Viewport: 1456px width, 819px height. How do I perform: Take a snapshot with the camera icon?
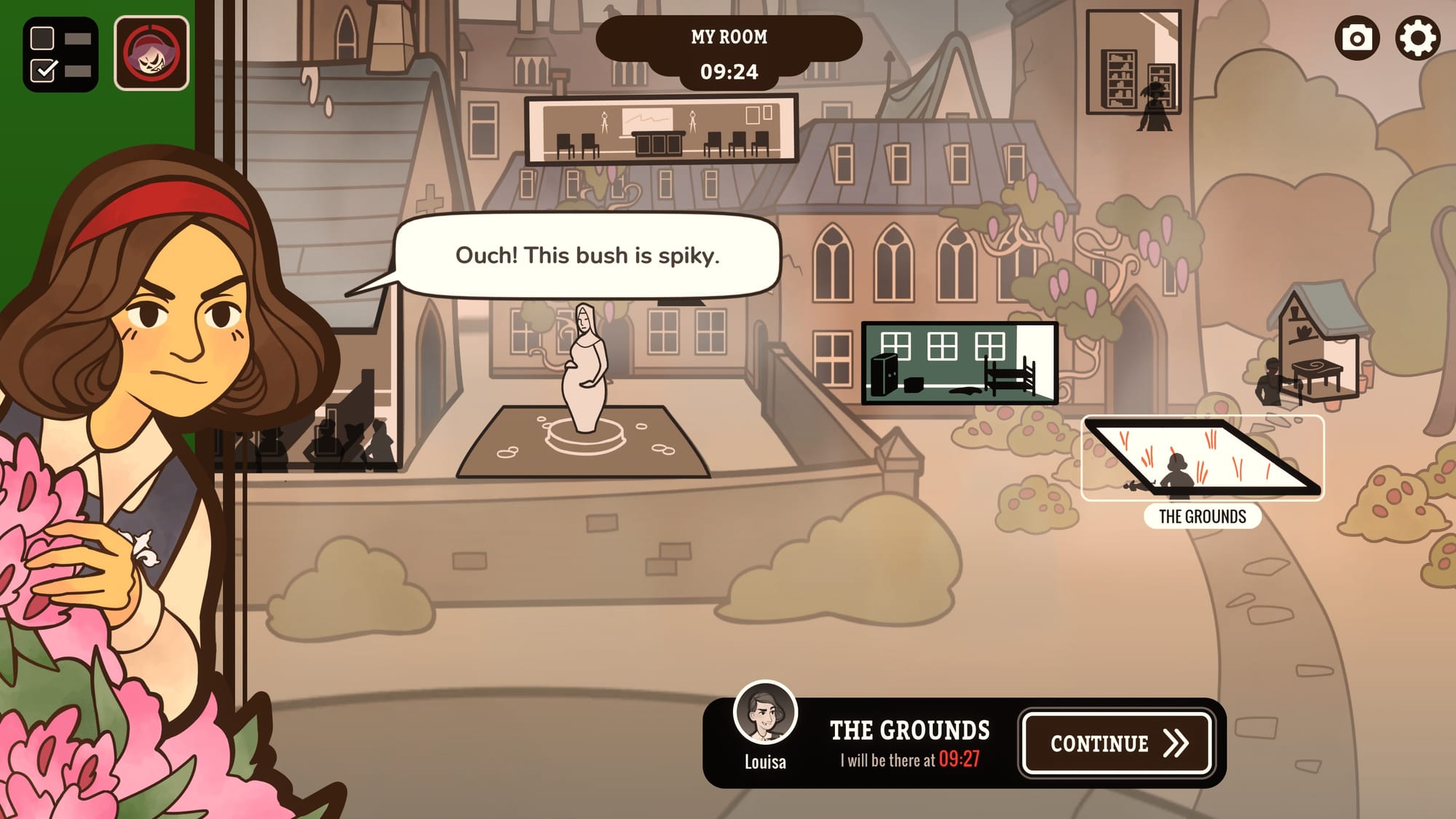tap(1356, 39)
